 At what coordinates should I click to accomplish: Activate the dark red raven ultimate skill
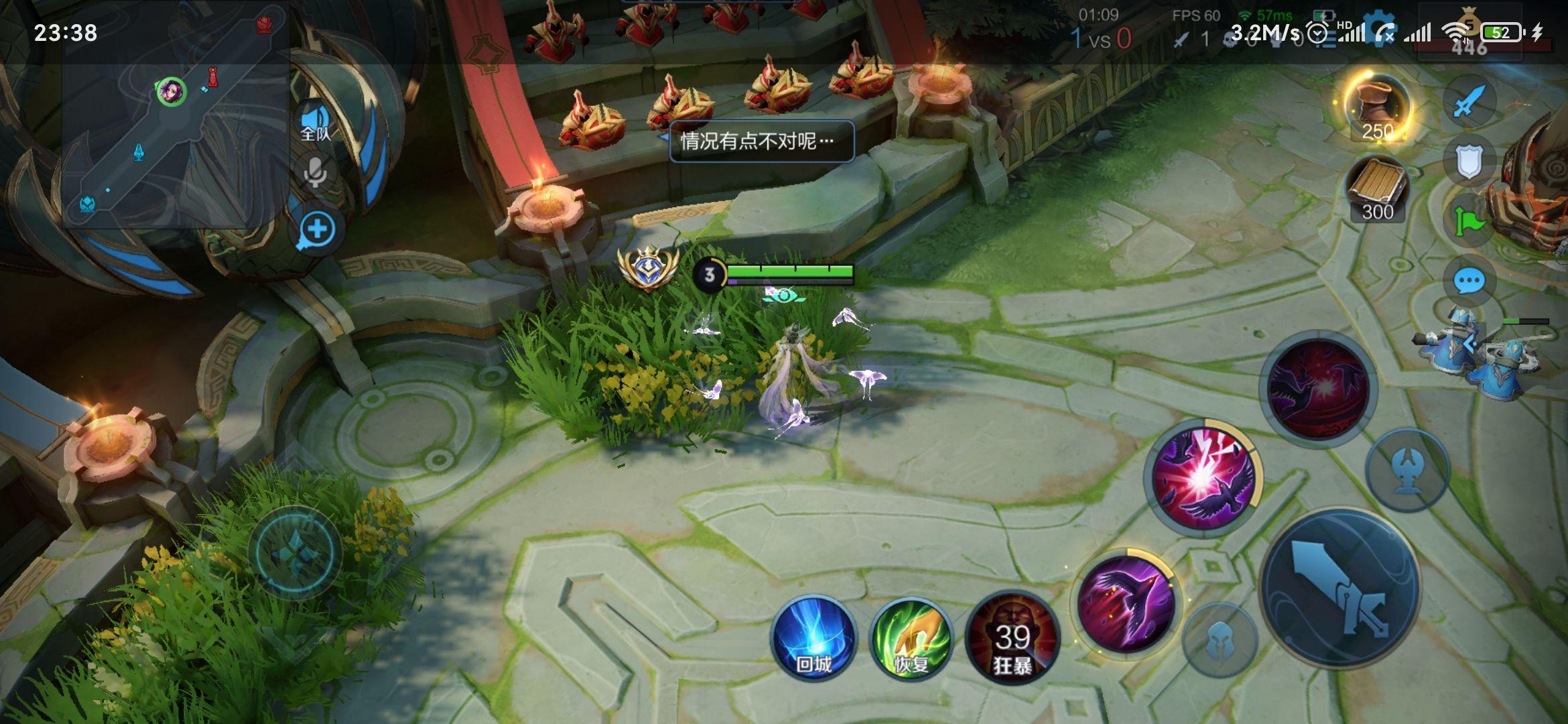click(1318, 389)
